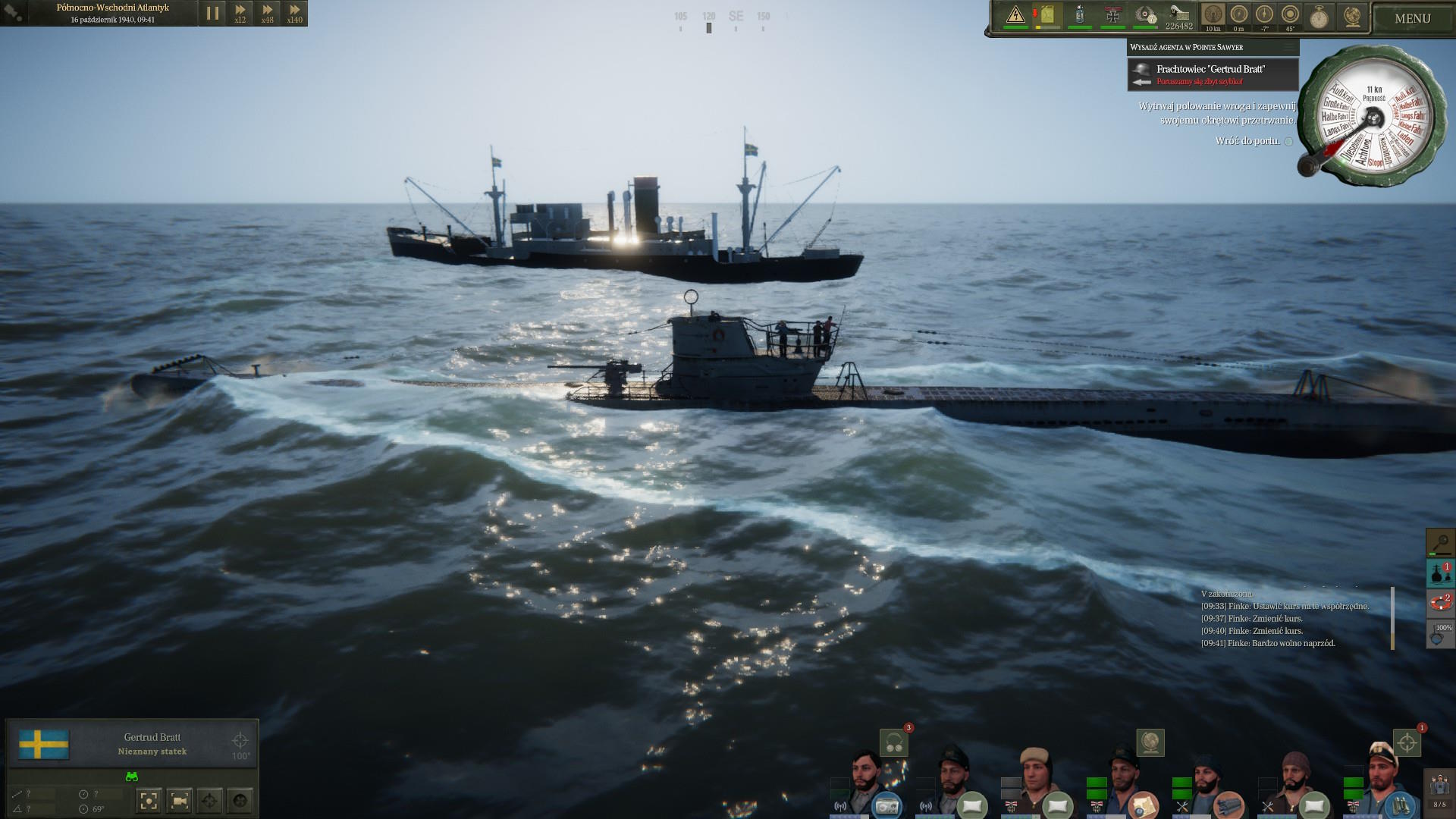
Task: Open the navigator's globe station icon
Action: pos(1150,742)
